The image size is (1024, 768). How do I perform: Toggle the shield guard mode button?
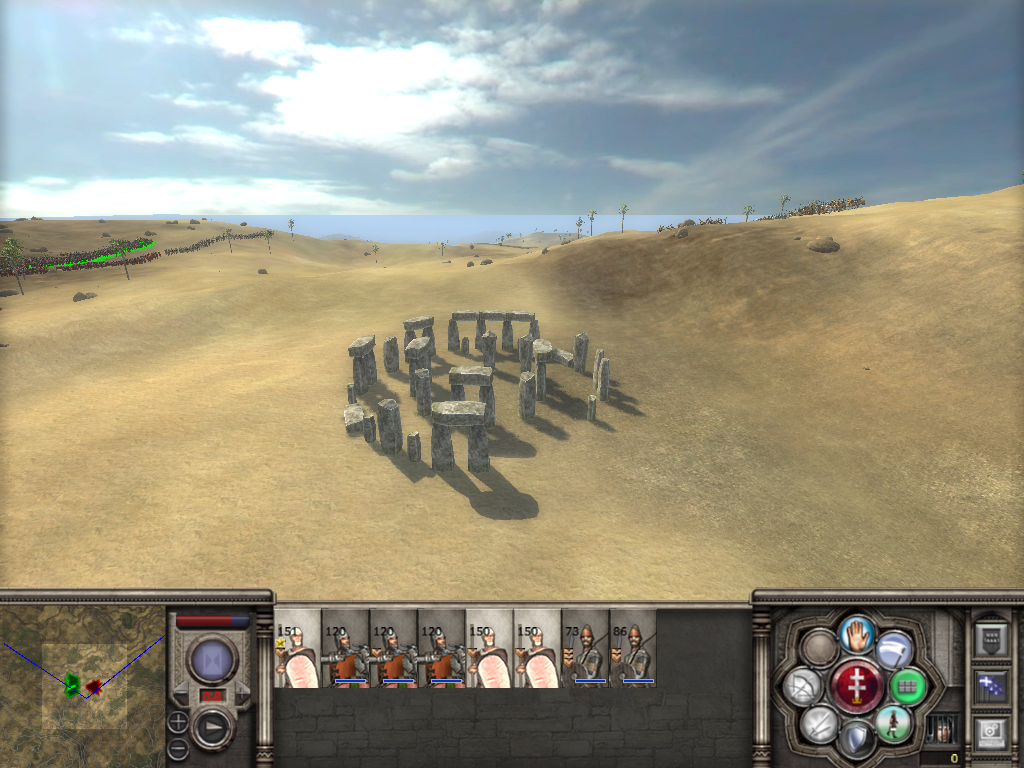[857, 740]
